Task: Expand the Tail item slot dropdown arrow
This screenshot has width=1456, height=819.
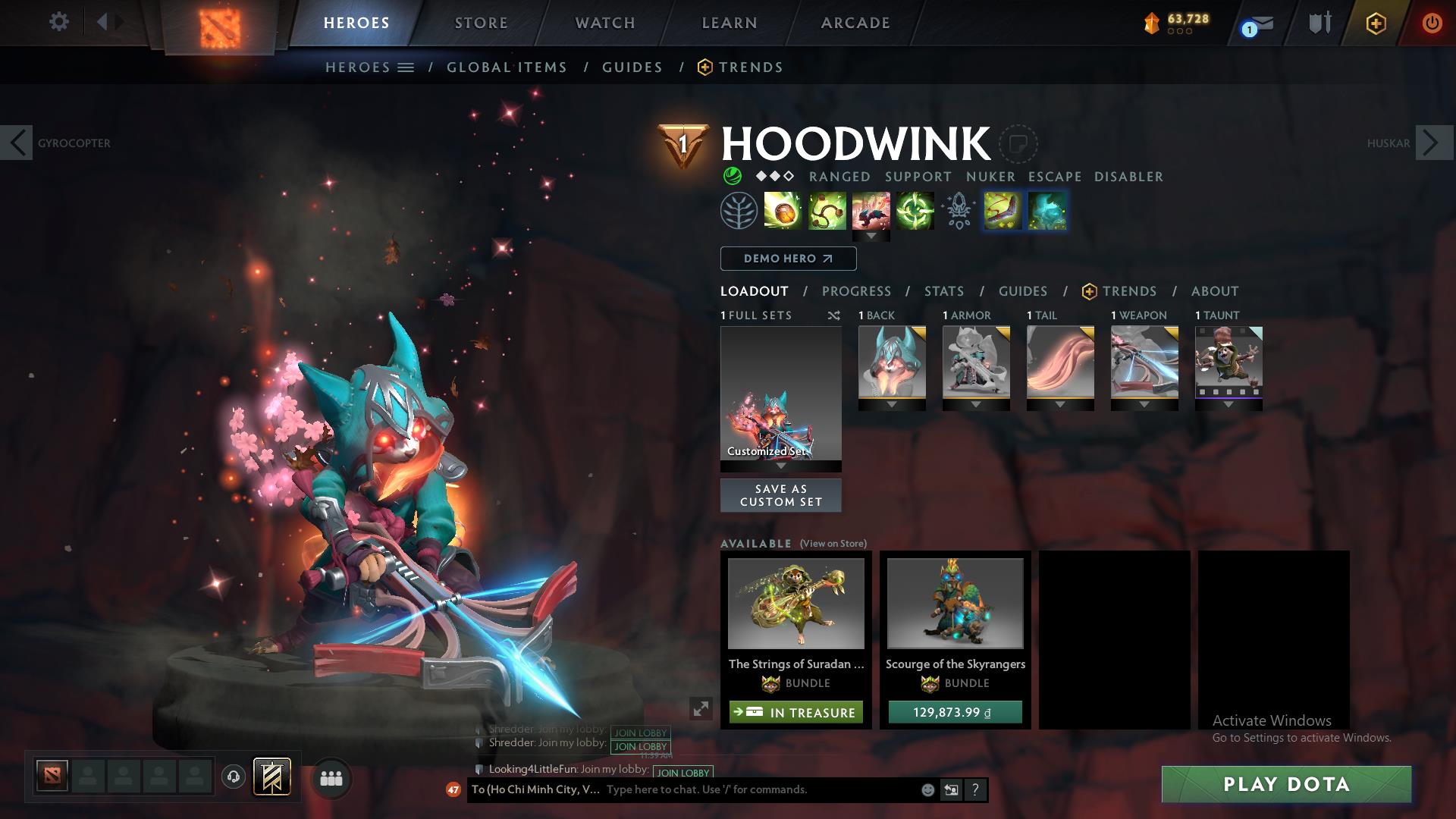Action: 1060,404
